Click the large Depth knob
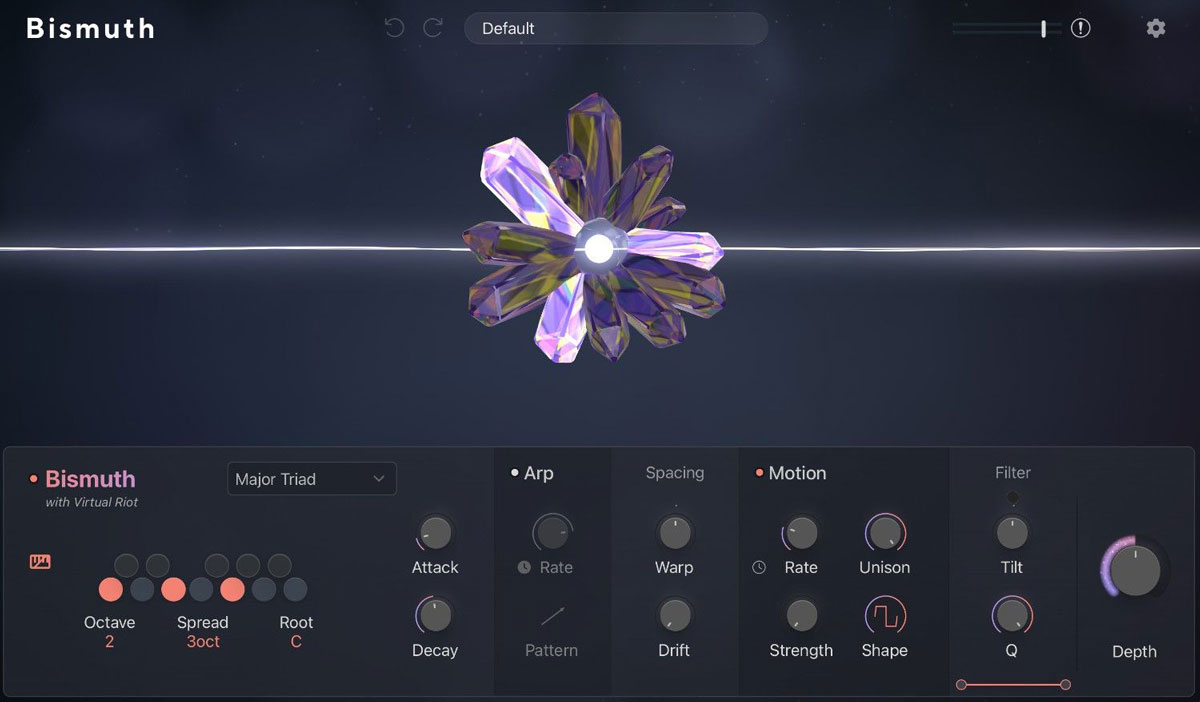The image size is (1200, 702). click(x=1135, y=570)
